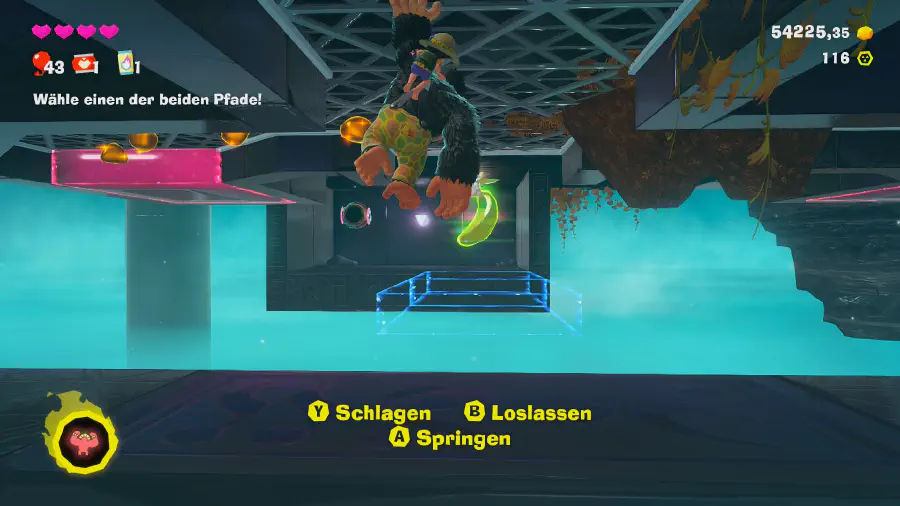The width and height of the screenshot is (900, 506).
Task: Click the gold nugget currency icon
Action: click(865, 33)
